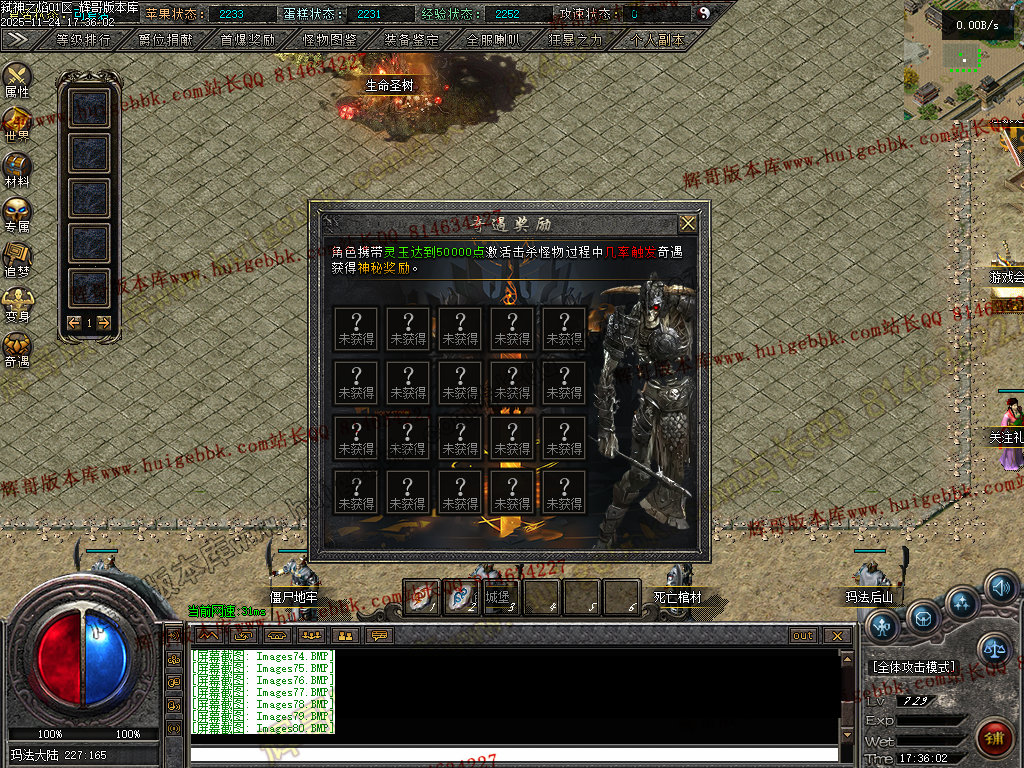
Task: Open the 全服喇叭 server broadcast menu
Action: pyautogui.click(x=493, y=40)
